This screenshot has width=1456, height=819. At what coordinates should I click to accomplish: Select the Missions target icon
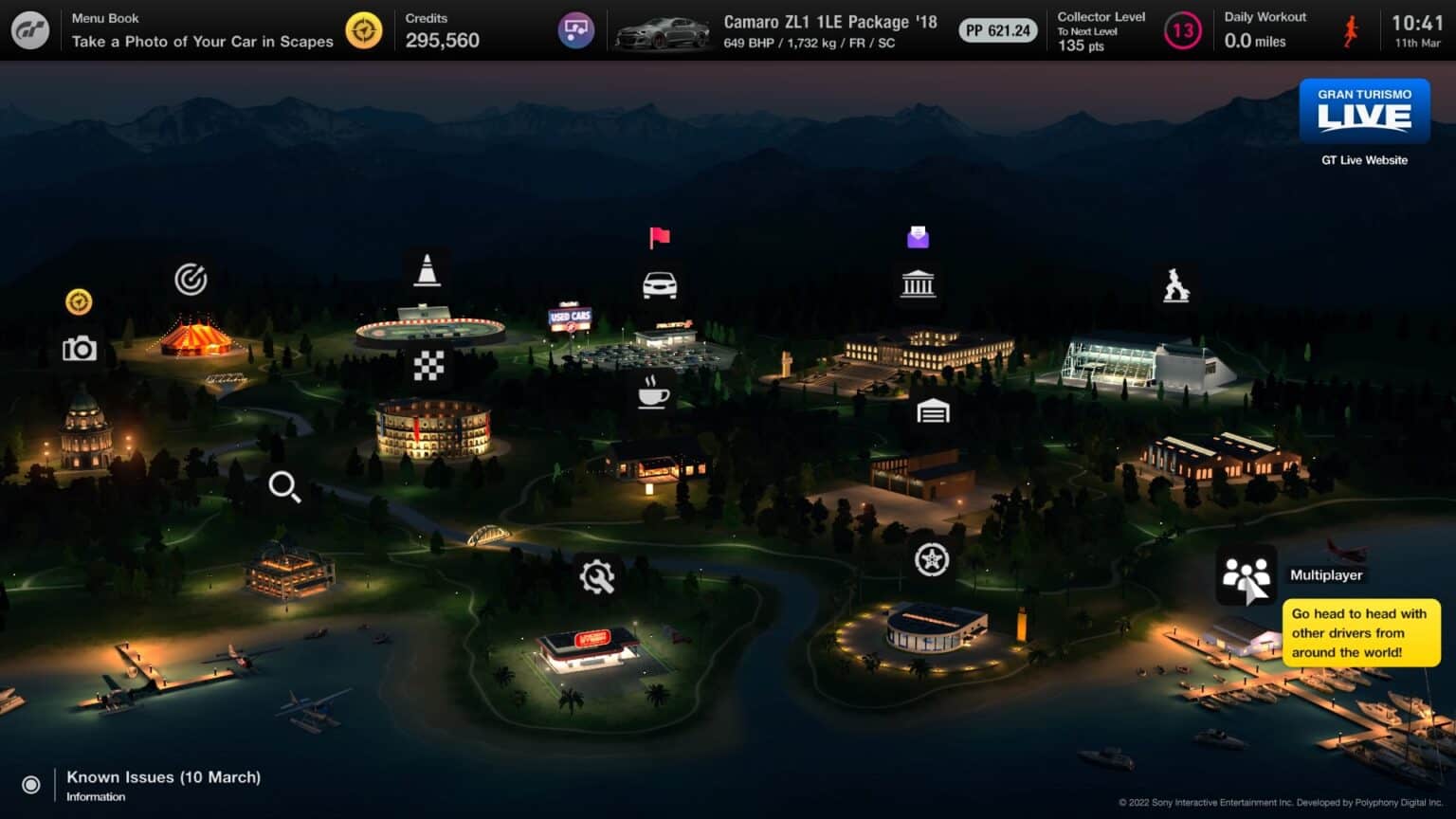point(191,280)
